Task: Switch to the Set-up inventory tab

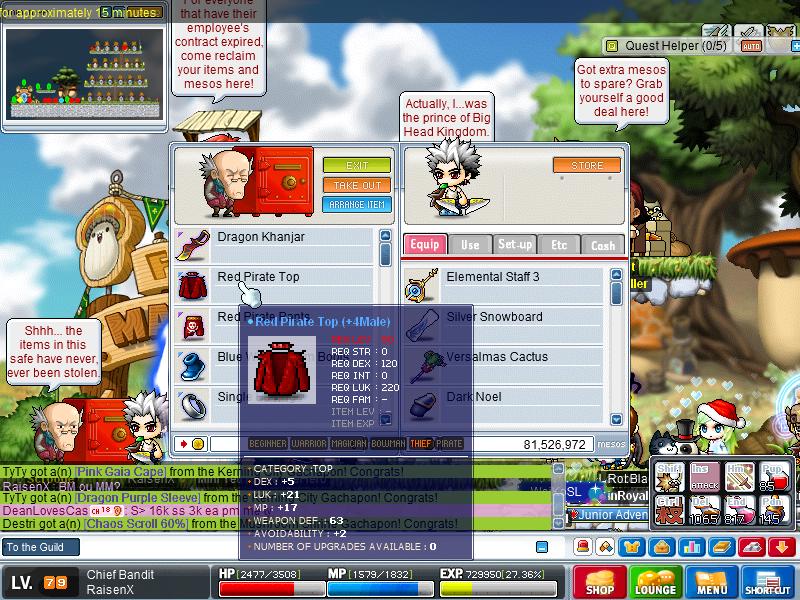Action: 515,245
